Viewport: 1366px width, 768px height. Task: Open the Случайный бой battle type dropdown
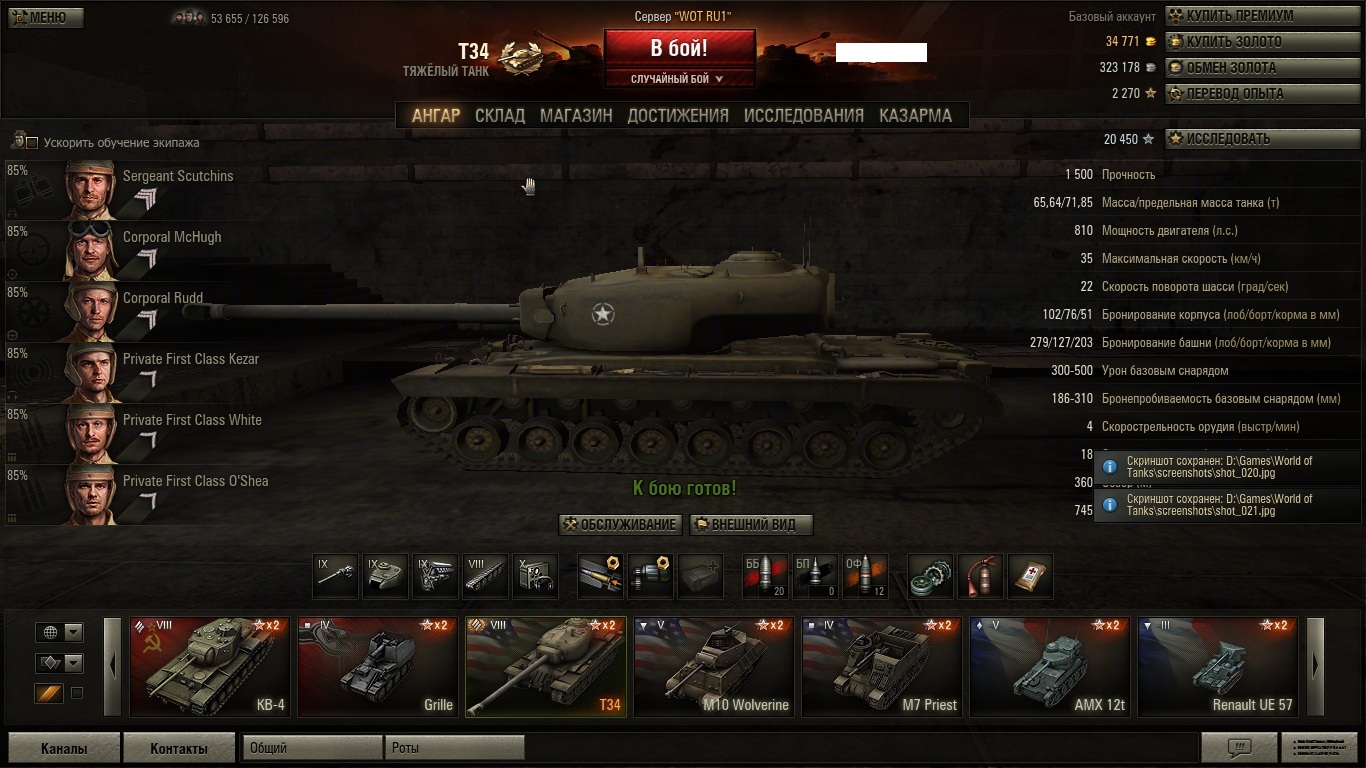tap(678, 79)
